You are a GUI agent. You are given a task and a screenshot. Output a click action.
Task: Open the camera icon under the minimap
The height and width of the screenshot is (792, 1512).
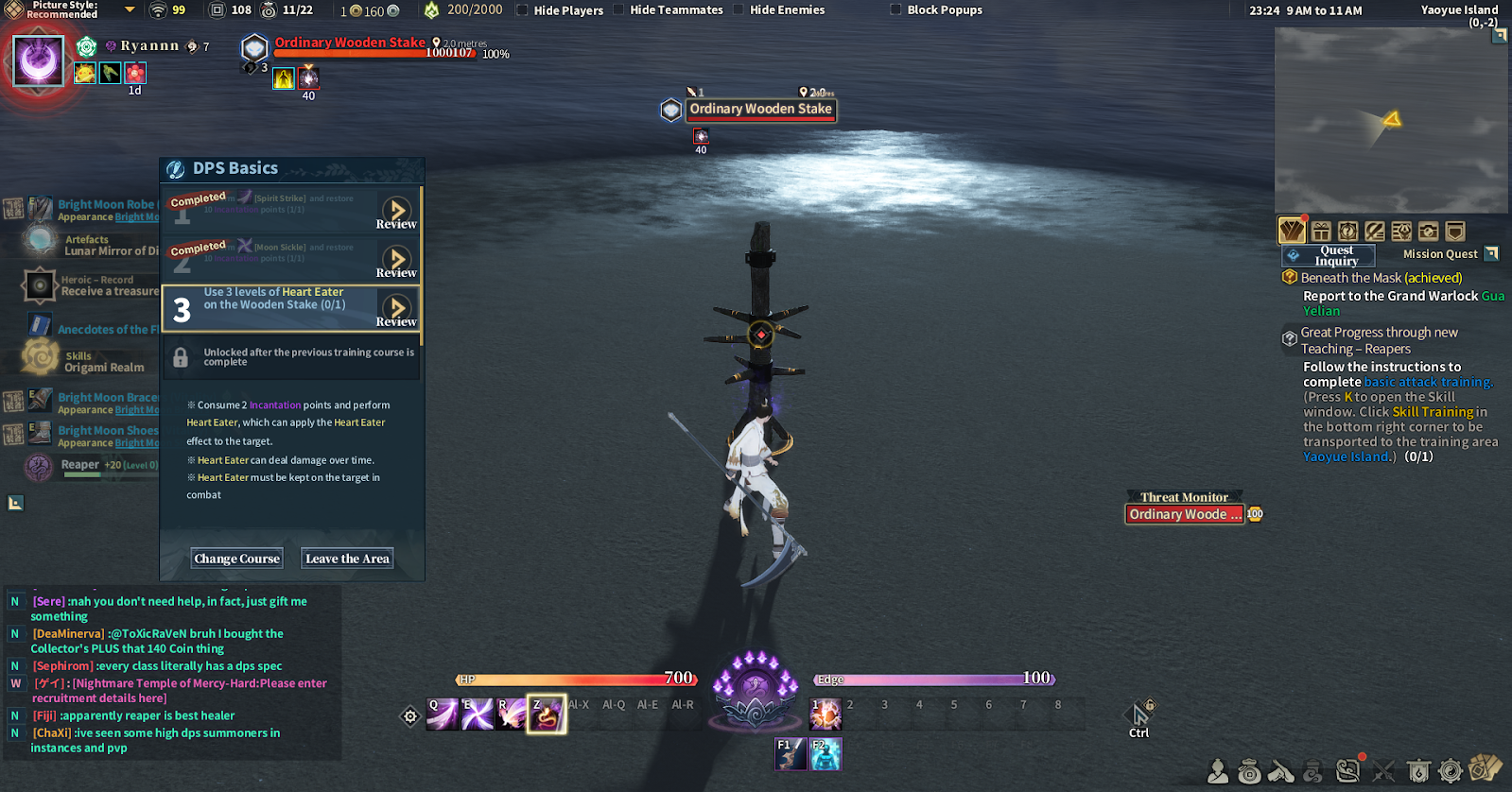[1428, 232]
